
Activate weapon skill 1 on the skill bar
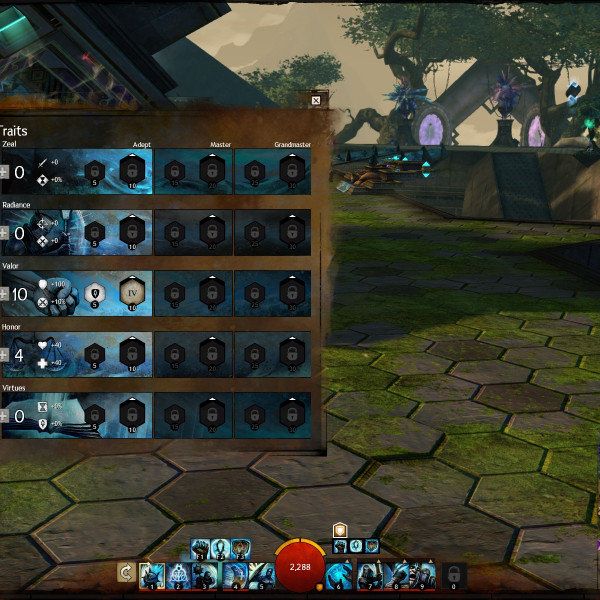coord(151,573)
